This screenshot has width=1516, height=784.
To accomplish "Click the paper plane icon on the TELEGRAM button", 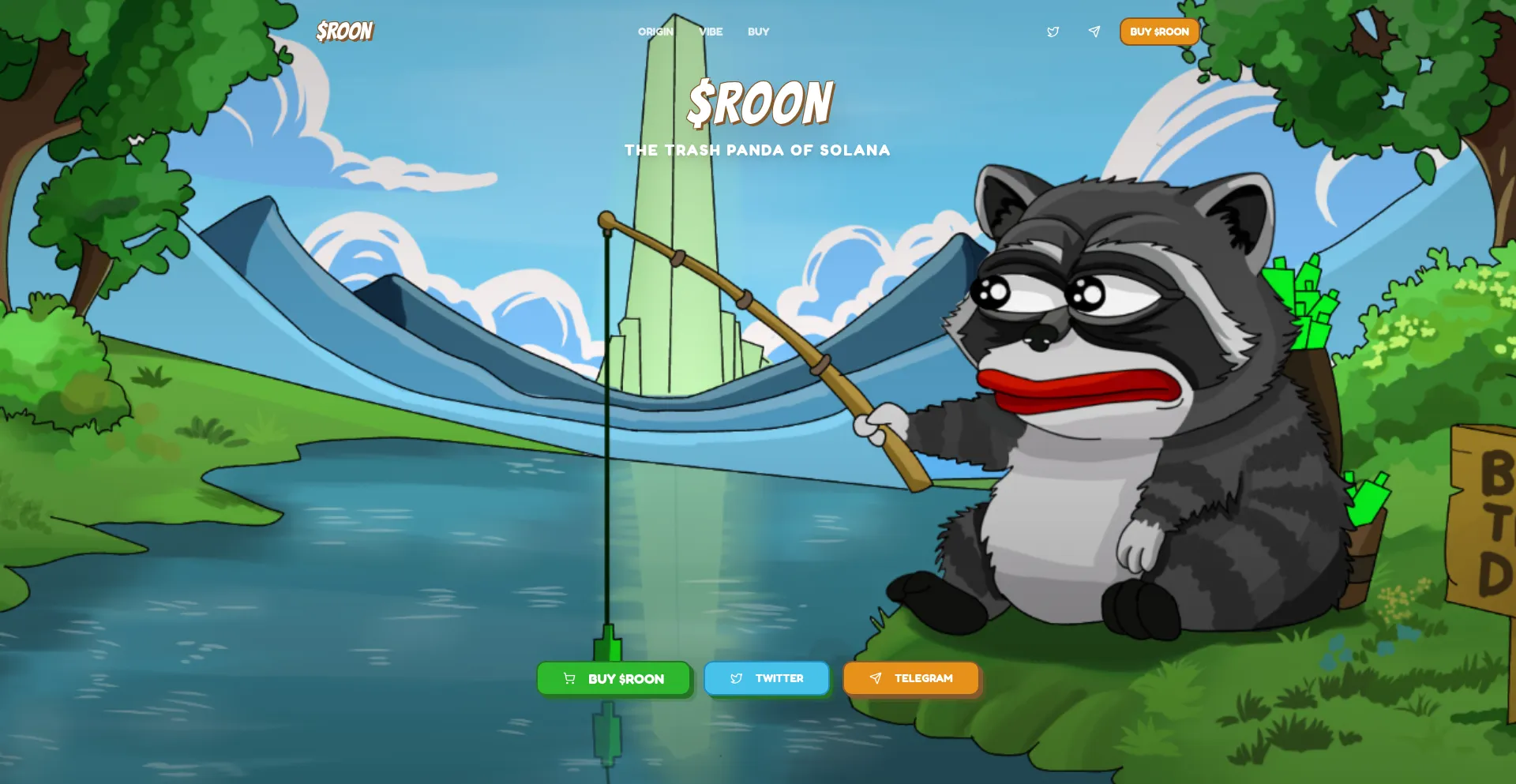I will point(876,677).
